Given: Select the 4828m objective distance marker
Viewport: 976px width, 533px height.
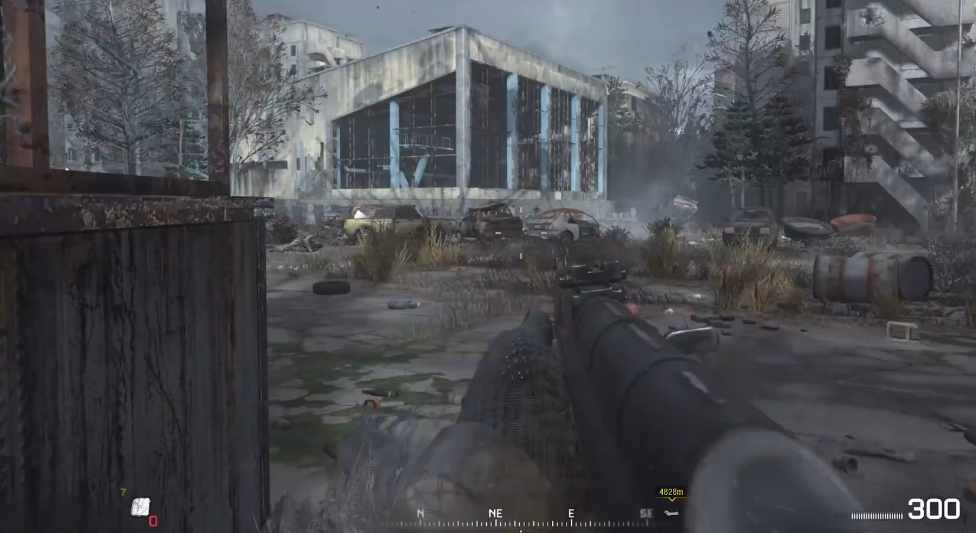Looking at the screenshot, I should pyautogui.click(x=670, y=493).
